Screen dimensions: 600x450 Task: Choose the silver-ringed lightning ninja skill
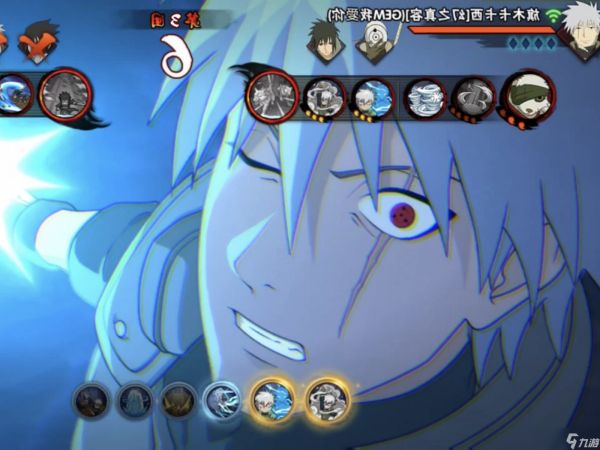tap(222, 400)
